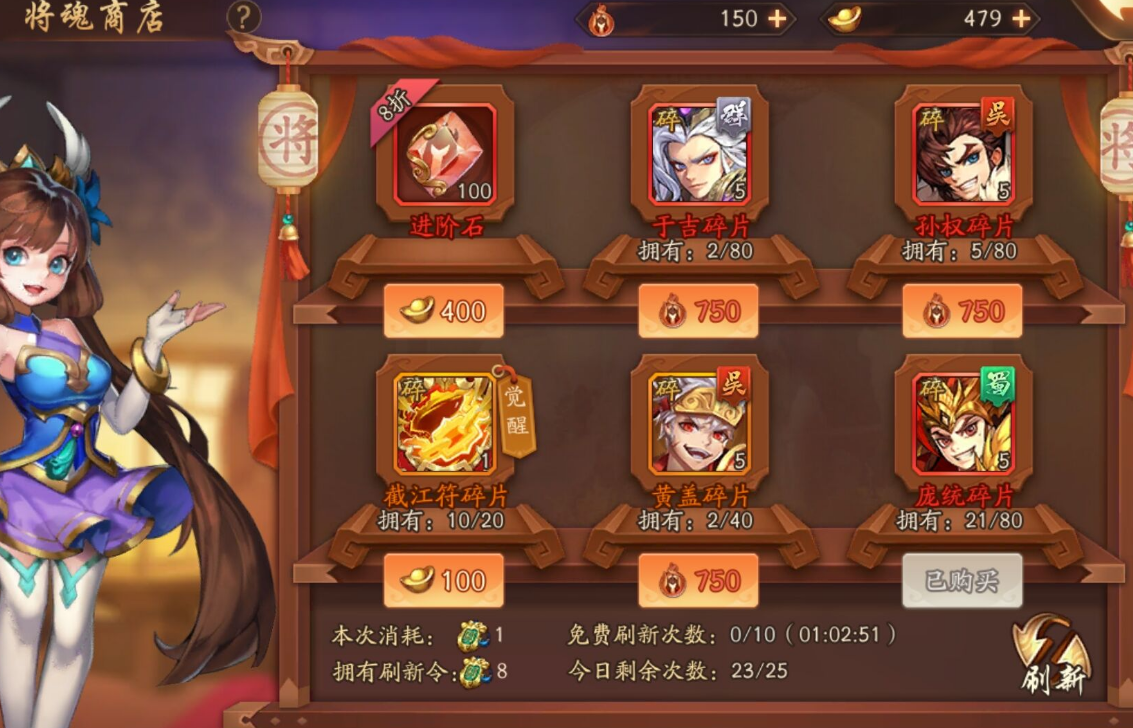Buy 于吉碎片 for 750
Viewport: 1133px width, 728px height.
(x=698, y=312)
